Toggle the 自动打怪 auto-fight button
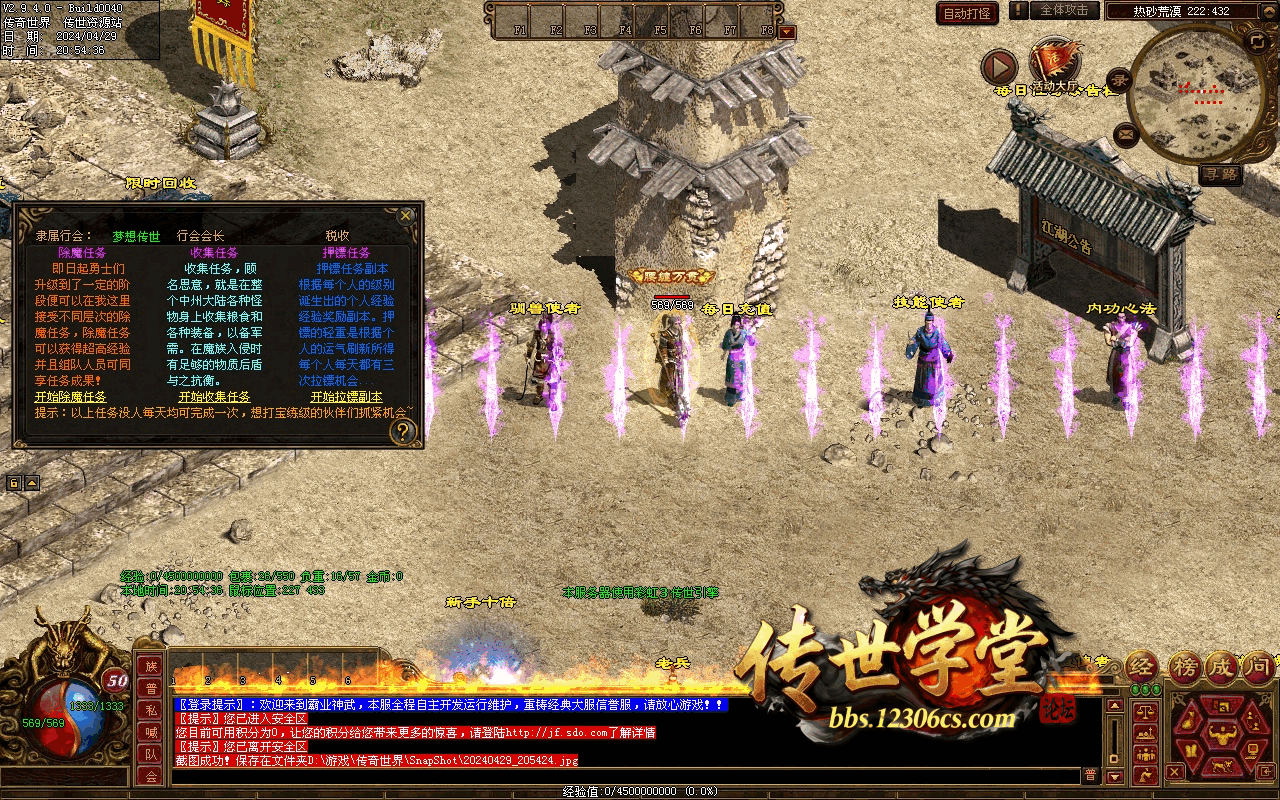This screenshot has height=800, width=1280. click(x=968, y=13)
